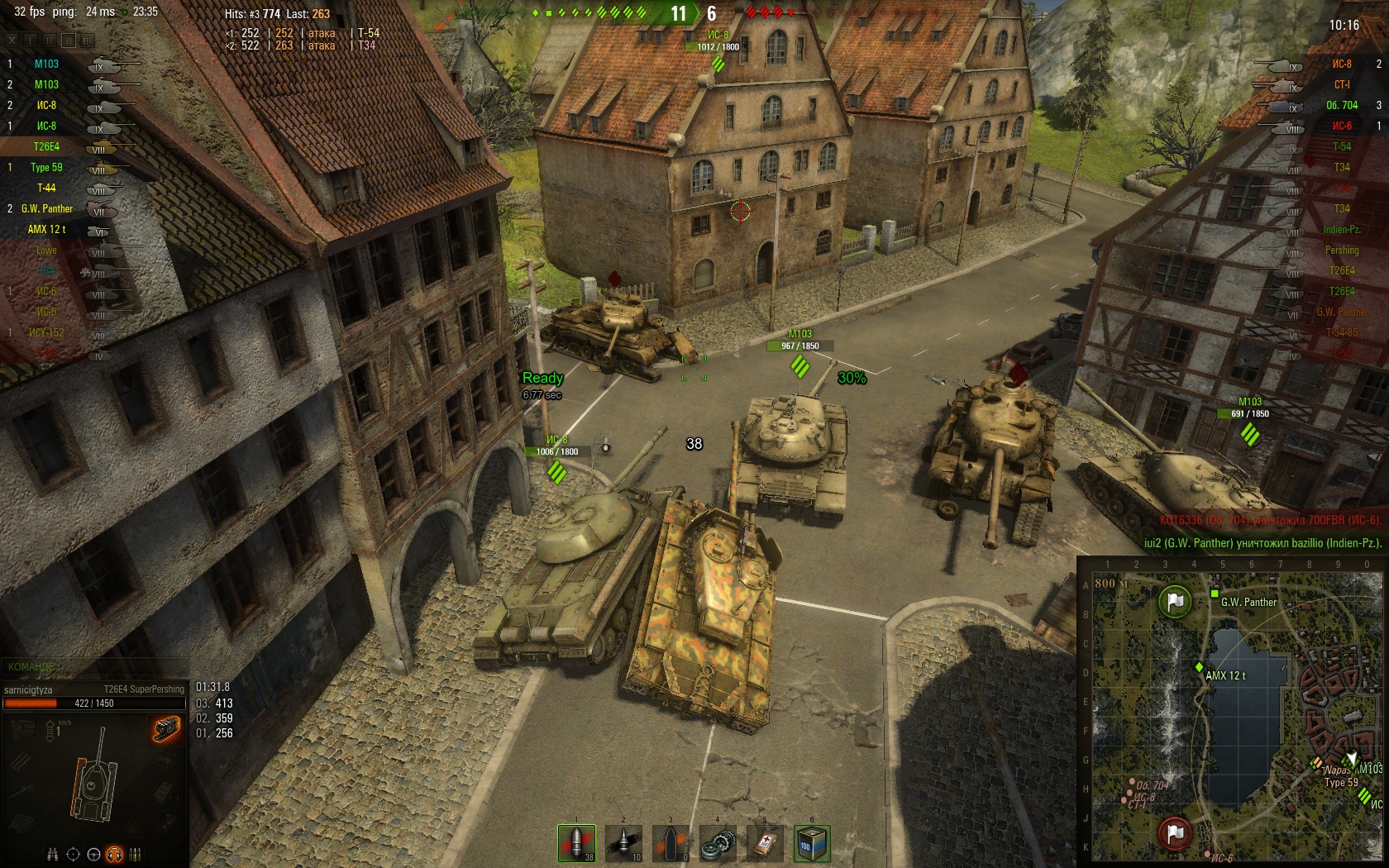Select the AP shell slot with 38 rounds

coord(576,843)
